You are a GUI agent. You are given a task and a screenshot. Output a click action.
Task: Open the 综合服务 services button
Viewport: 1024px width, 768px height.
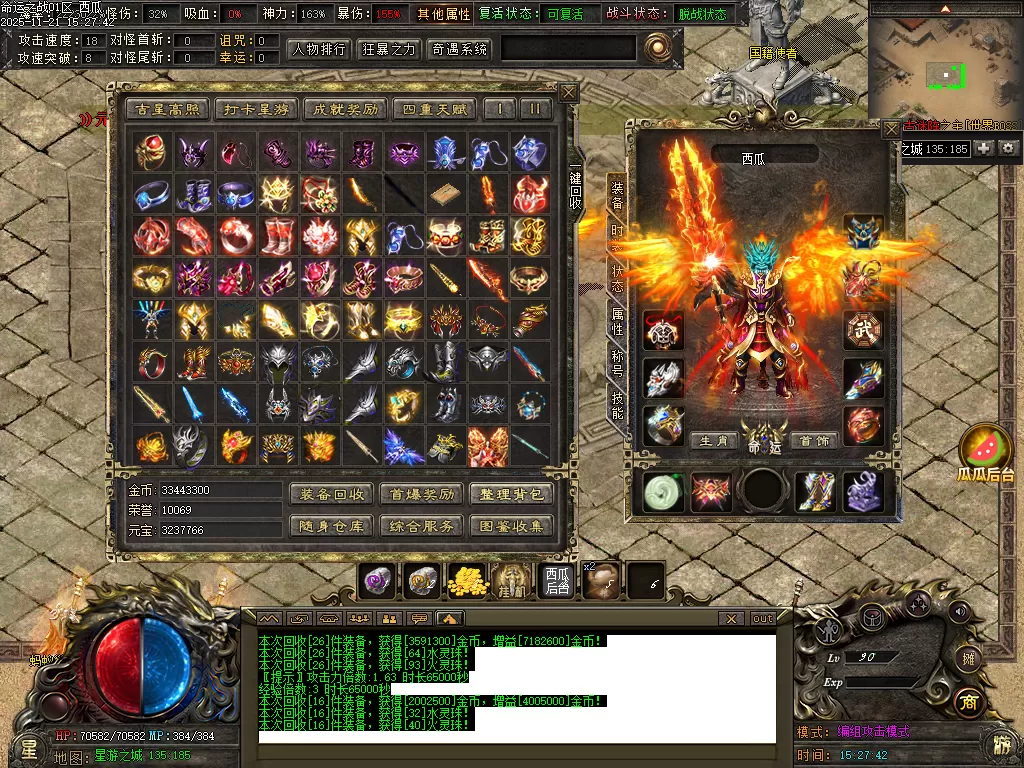tap(421, 525)
